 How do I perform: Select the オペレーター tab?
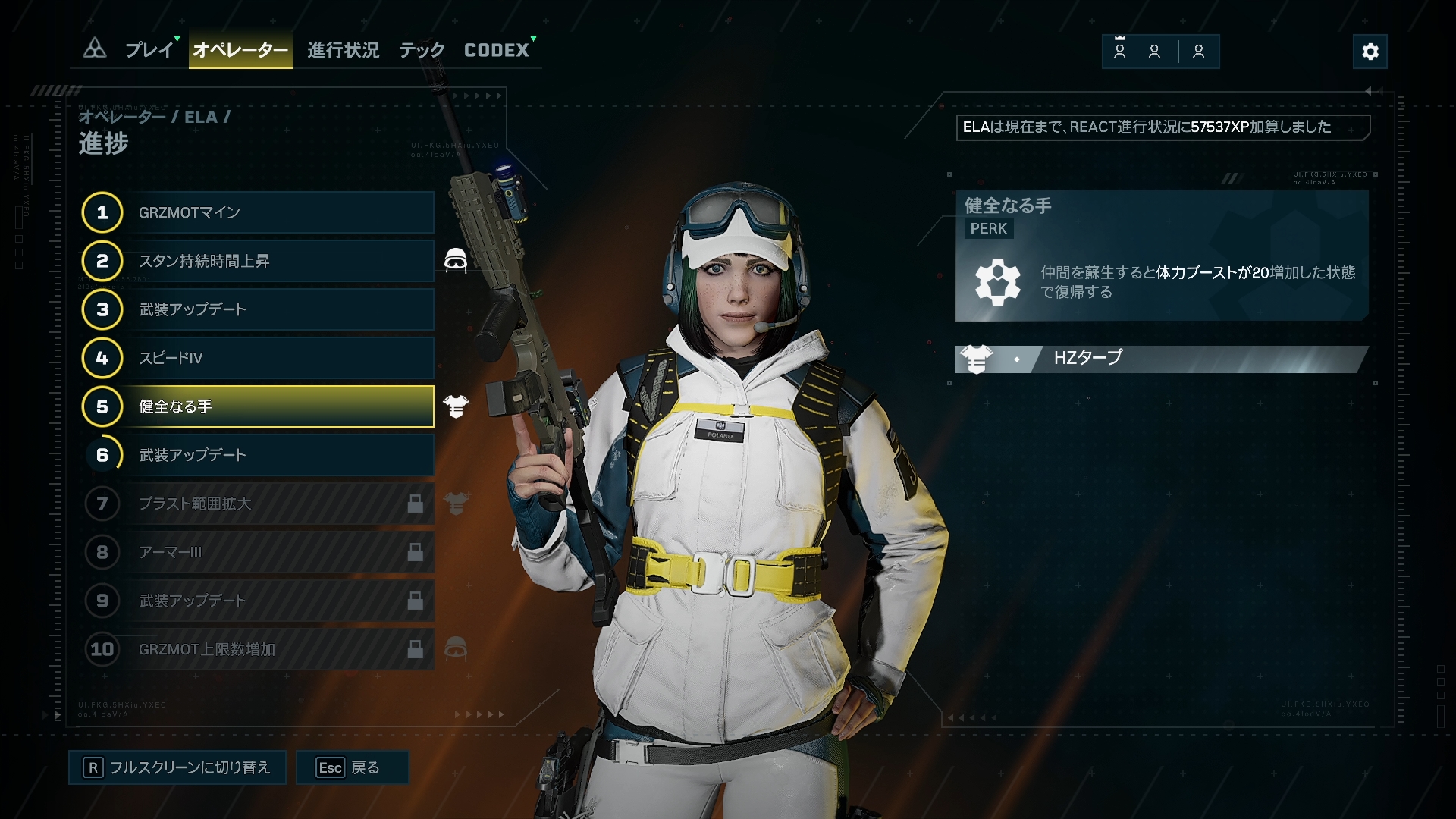240,50
